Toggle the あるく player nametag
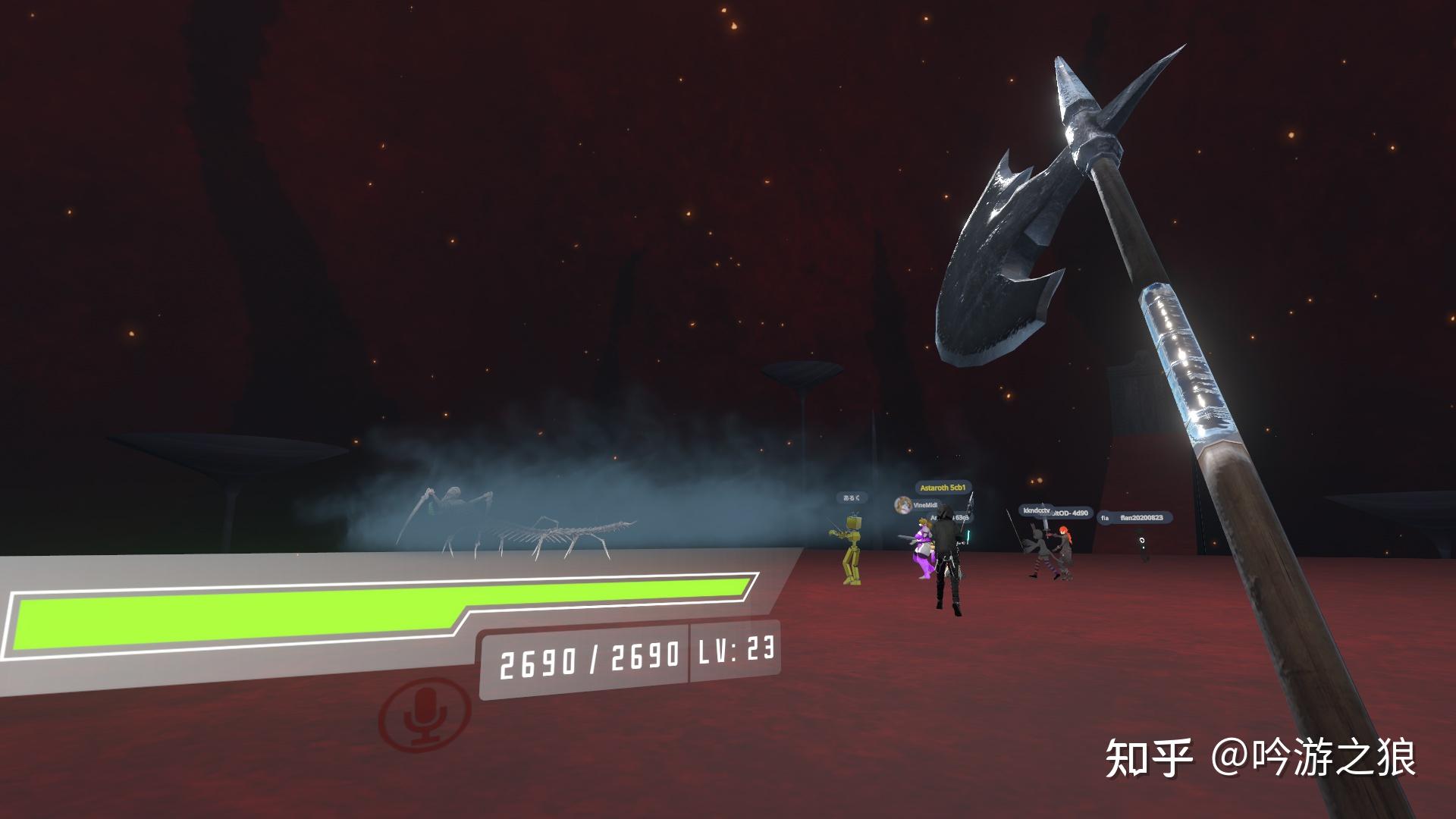Screen dimensions: 1456x819 coord(852,497)
